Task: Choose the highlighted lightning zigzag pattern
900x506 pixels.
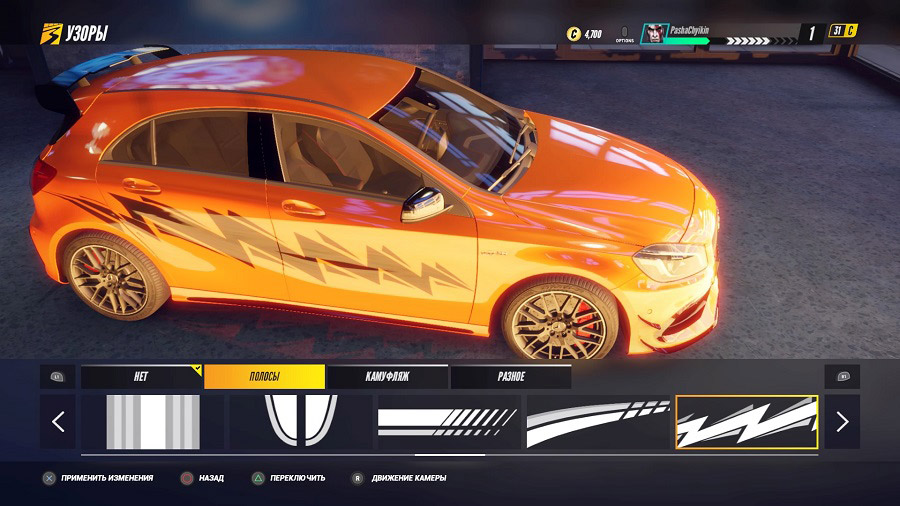Action: (x=747, y=422)
